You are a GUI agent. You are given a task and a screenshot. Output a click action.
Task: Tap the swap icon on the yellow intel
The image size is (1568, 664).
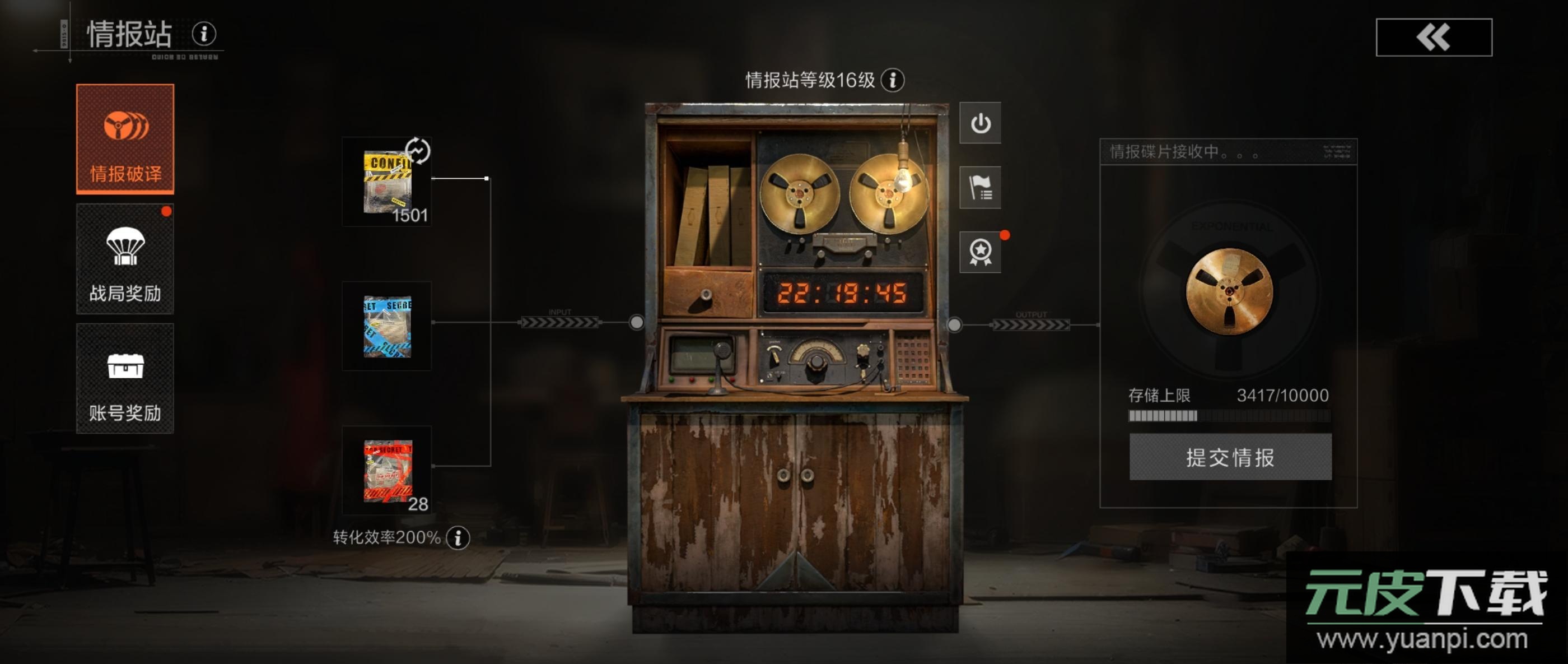click(x=418, y=151)
